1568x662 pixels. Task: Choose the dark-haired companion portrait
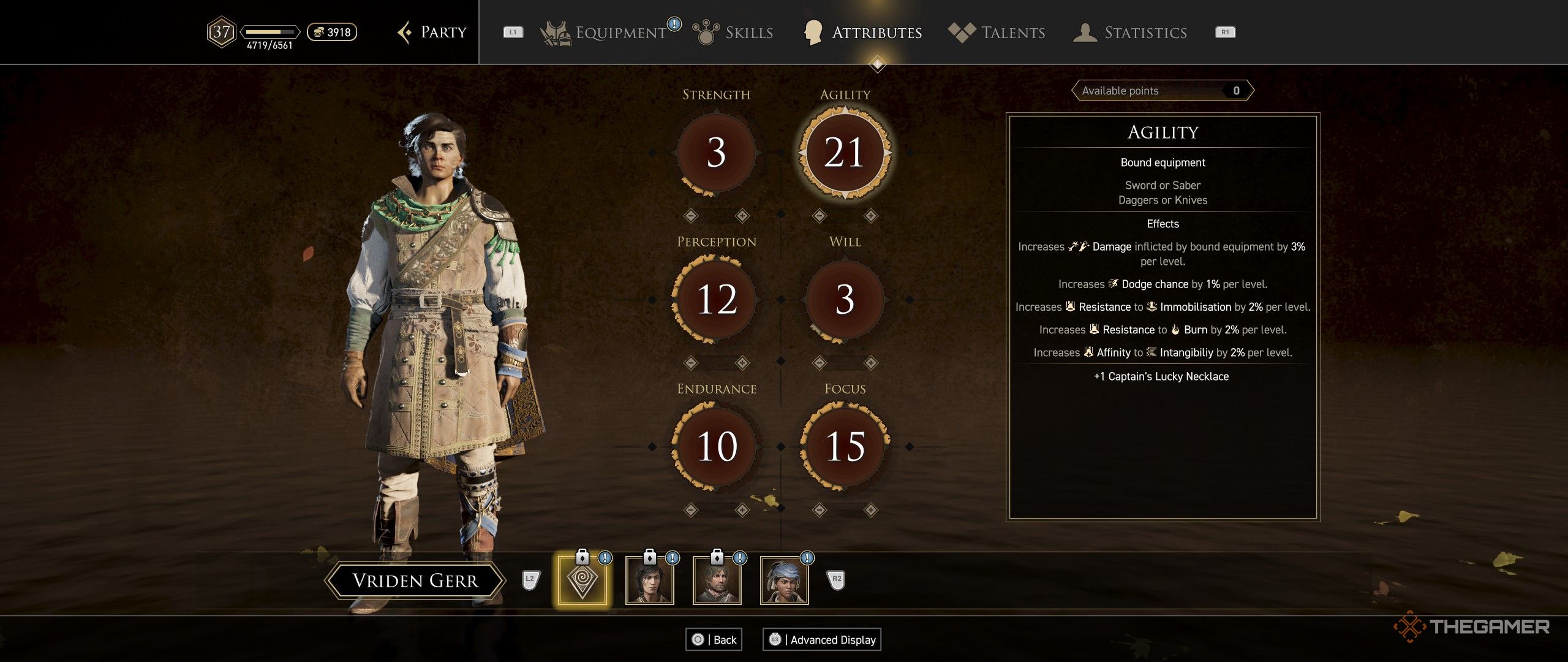tap(649, 580)
